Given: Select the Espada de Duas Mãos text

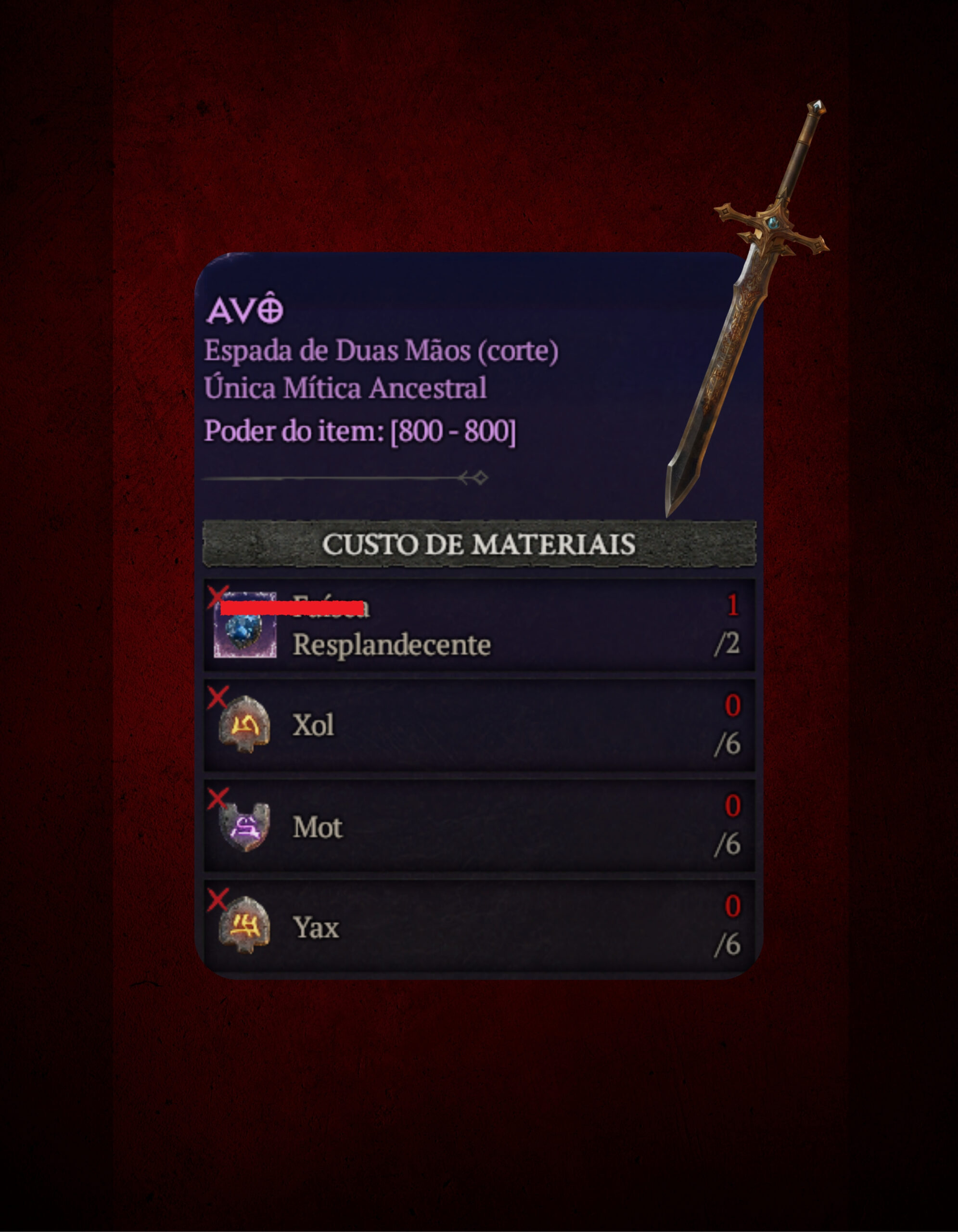Looking at the screenshot, I should (383, 351).
